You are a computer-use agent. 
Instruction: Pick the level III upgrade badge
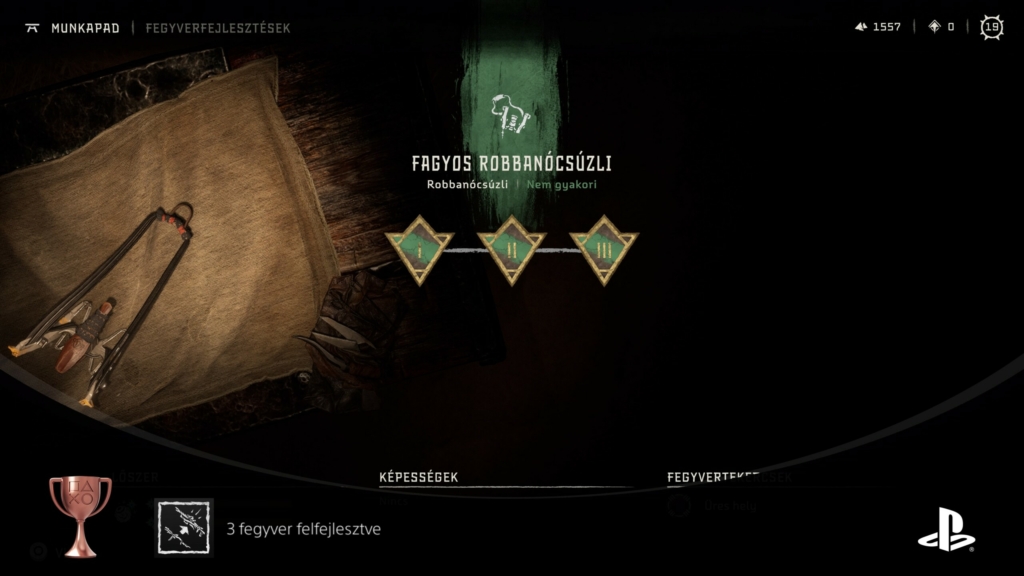(603, 246)
